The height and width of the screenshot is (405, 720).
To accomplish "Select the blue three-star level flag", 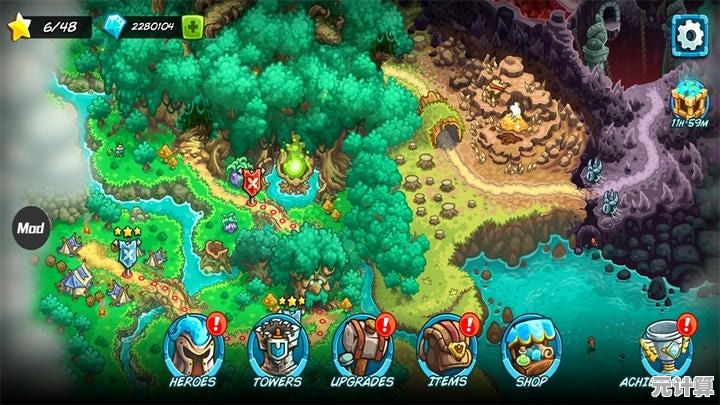I will point(128,254).
